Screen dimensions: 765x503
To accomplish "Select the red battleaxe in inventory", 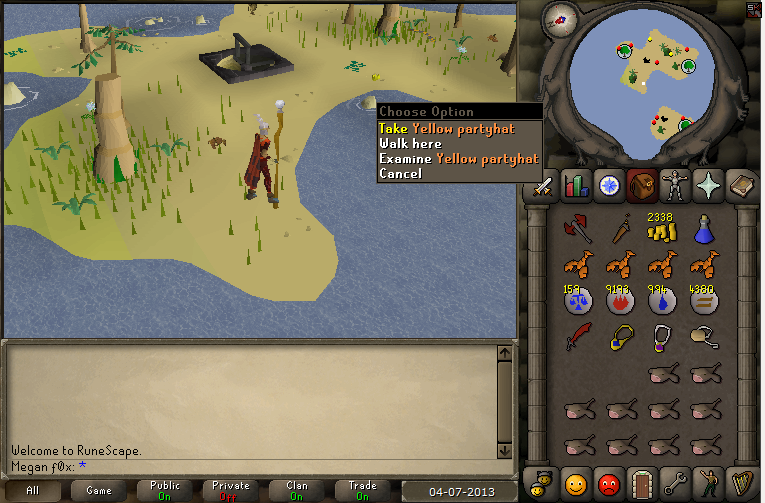I will 576,229.
